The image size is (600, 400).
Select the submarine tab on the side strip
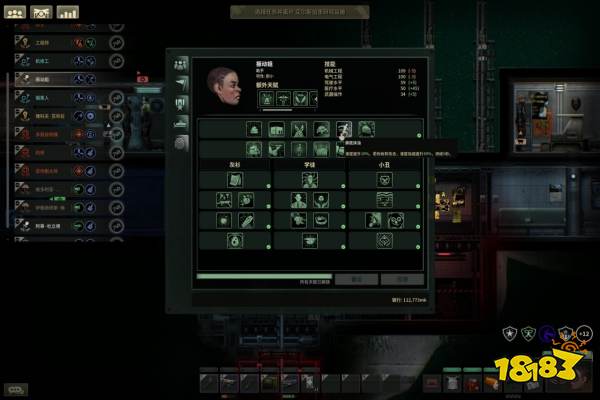pyautogui.click(x=181, y=121)
